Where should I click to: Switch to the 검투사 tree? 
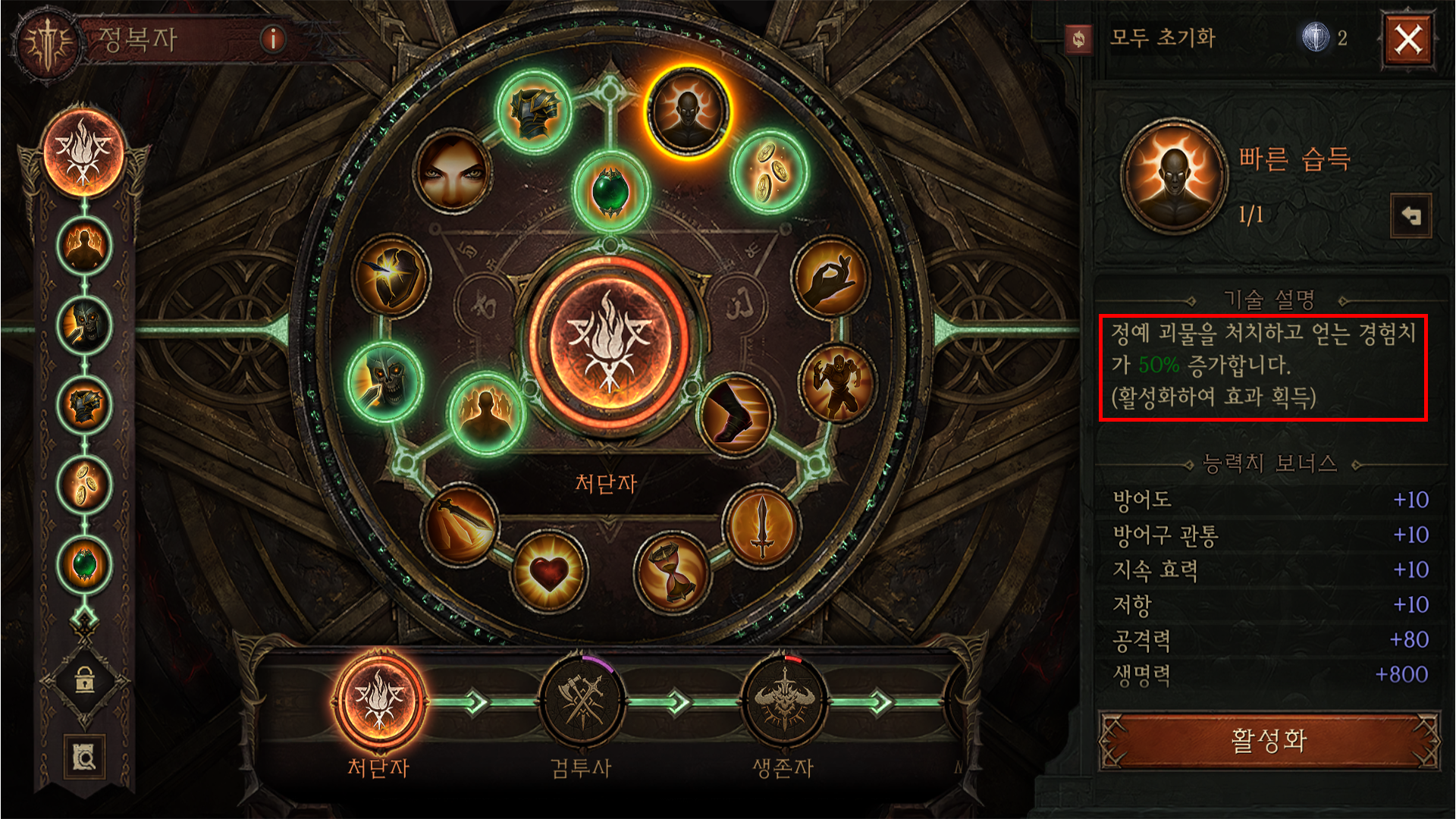(582, 702)
